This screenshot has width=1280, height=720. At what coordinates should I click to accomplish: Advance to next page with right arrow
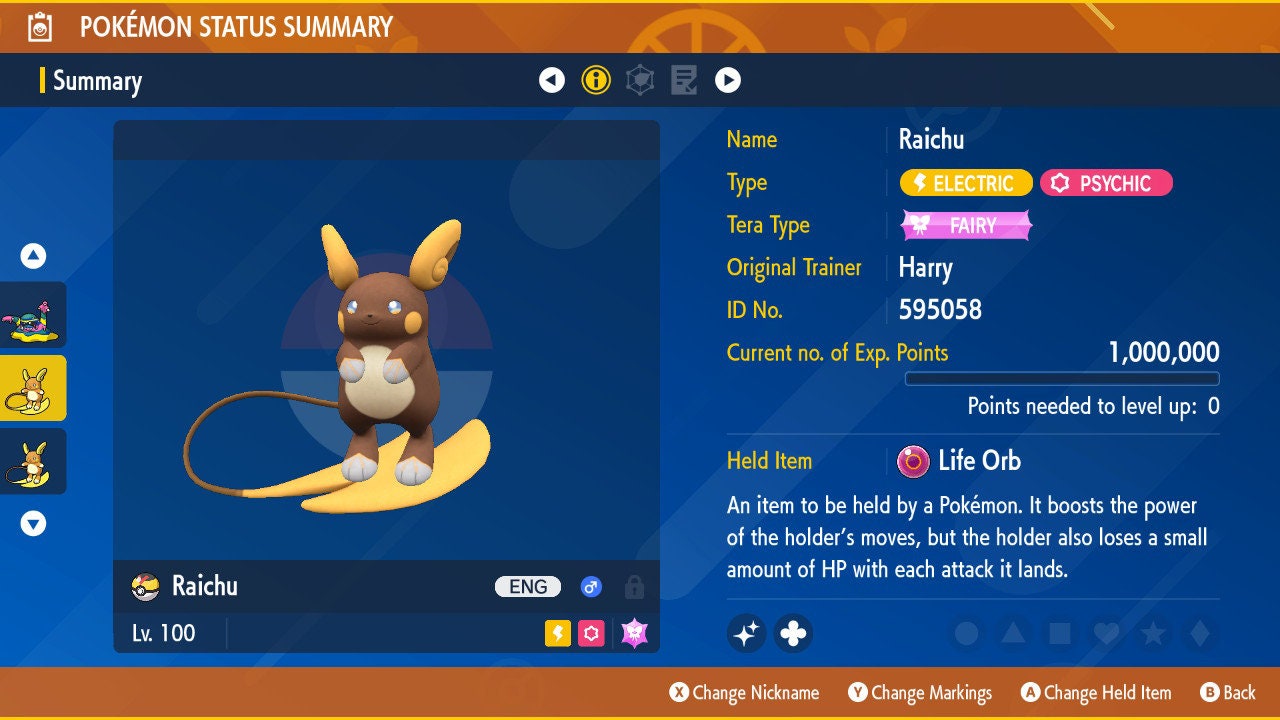pos(728,79)
